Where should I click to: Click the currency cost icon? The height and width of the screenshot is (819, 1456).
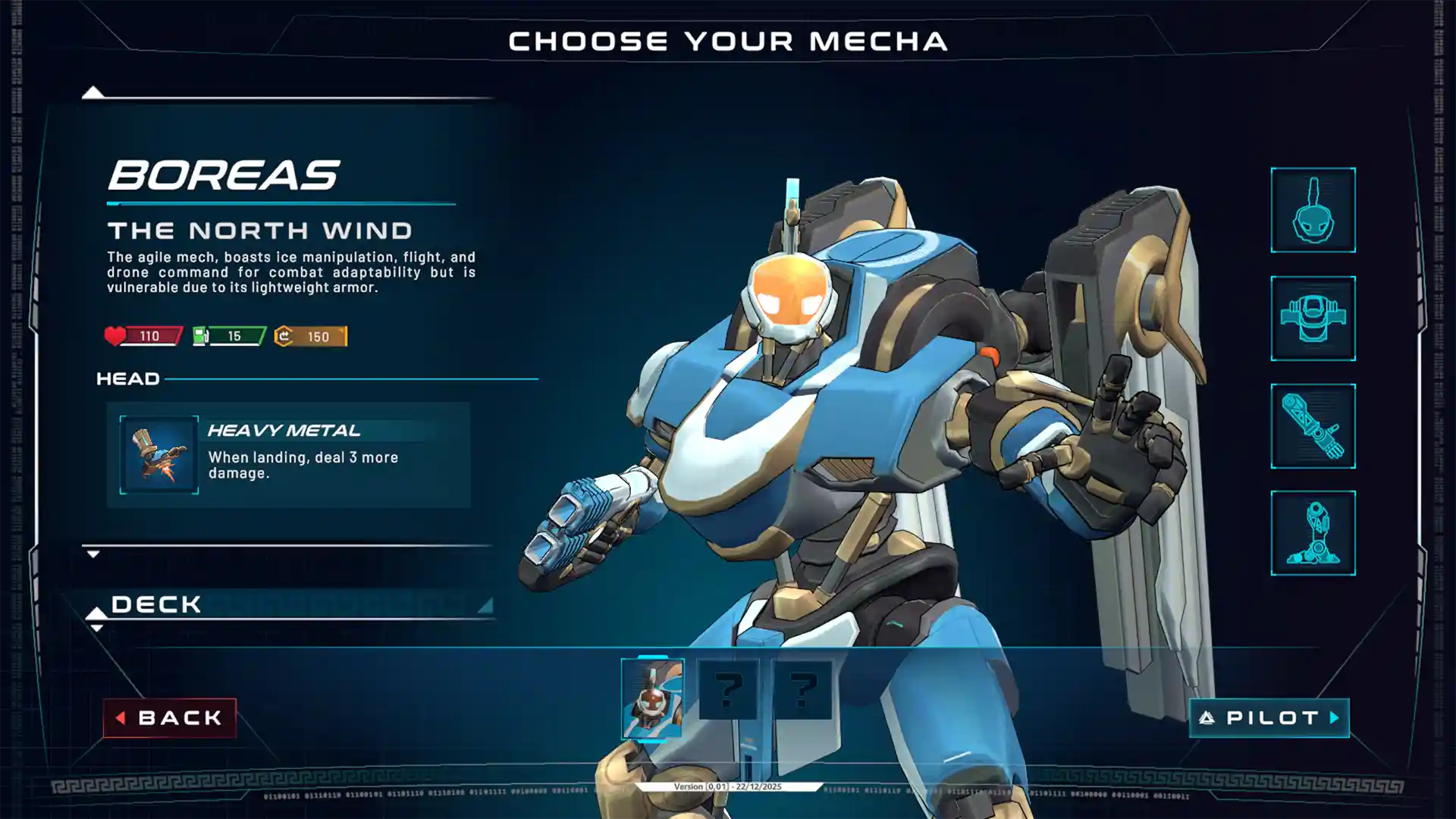[x=283, y=334]
